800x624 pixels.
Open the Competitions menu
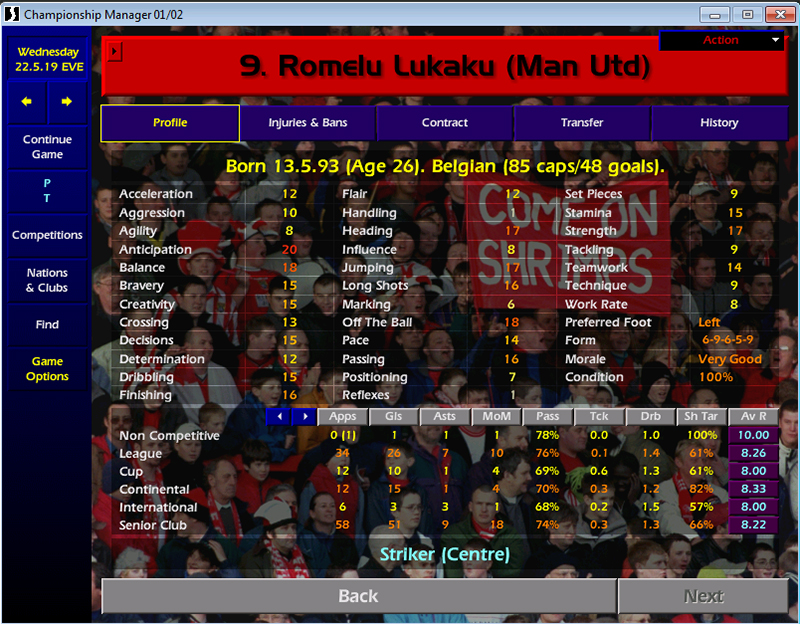[47, 235]
